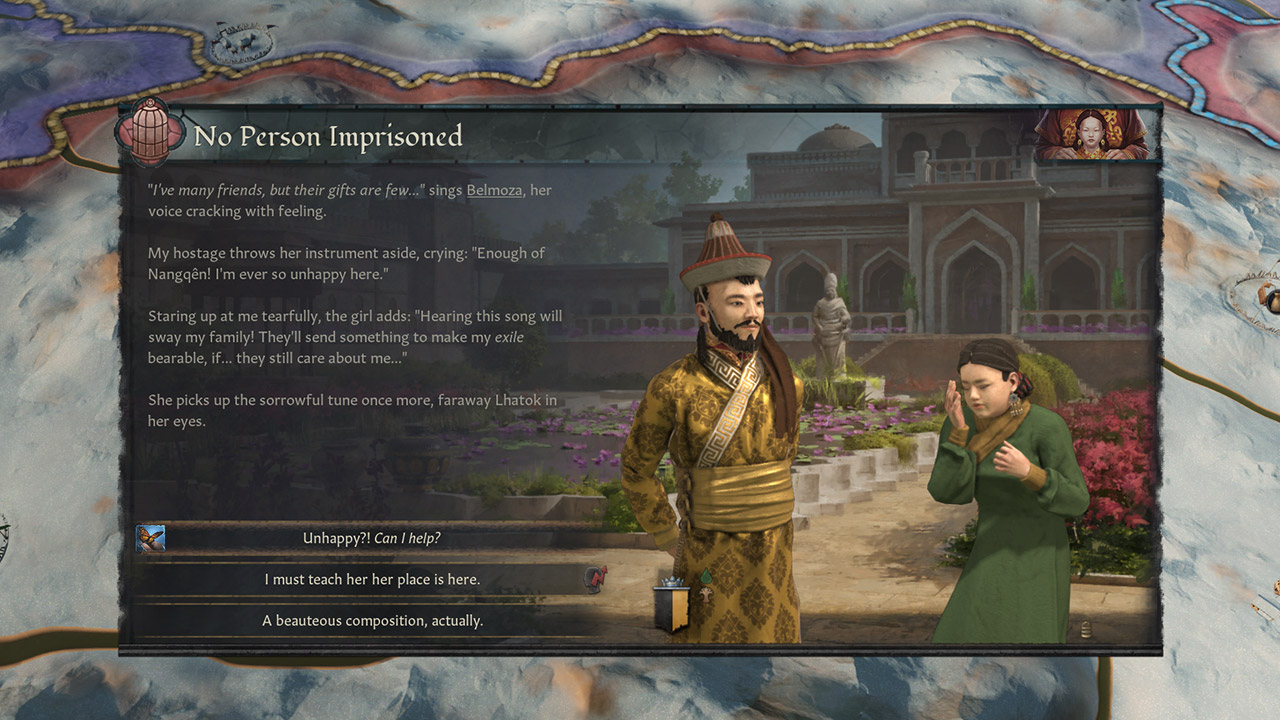Check the stress icon on the second option
This screenshot has width=1280, height=720.
pos(596,579)
